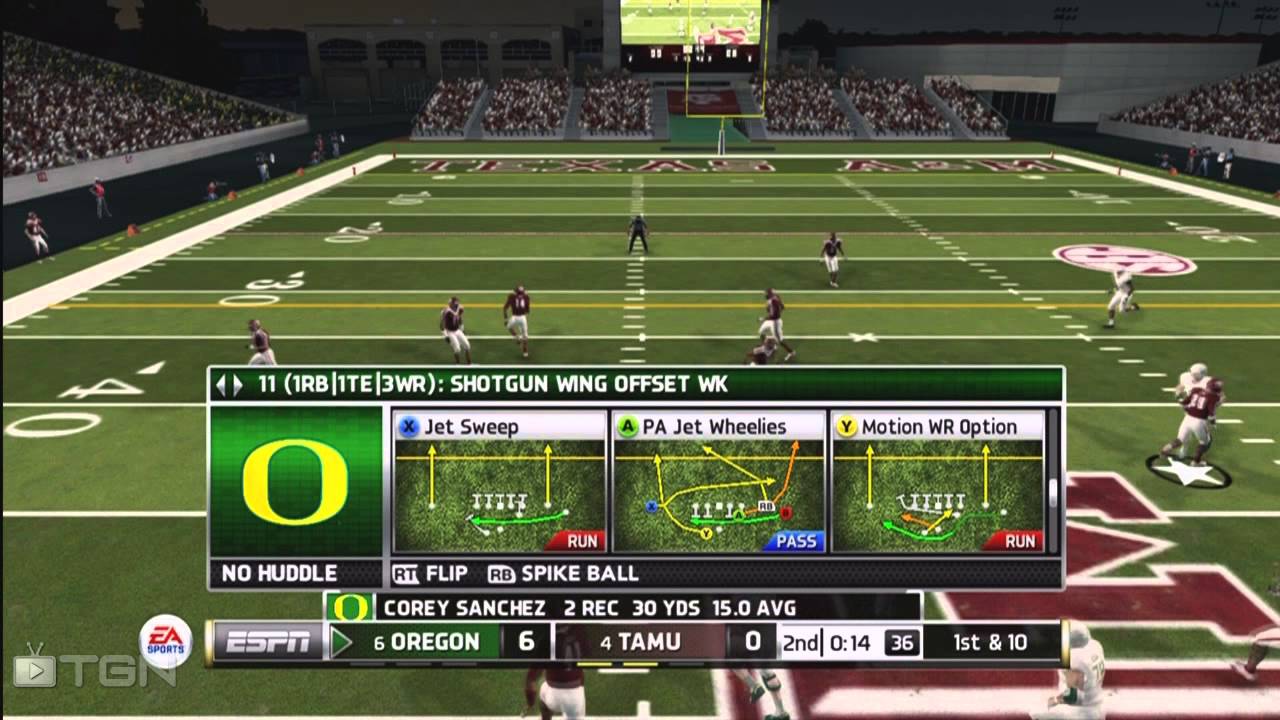Select the Jet Sweep run play
Image resolution: width=1280 pixels, height=720 pixels.
[x=500, y=481]
